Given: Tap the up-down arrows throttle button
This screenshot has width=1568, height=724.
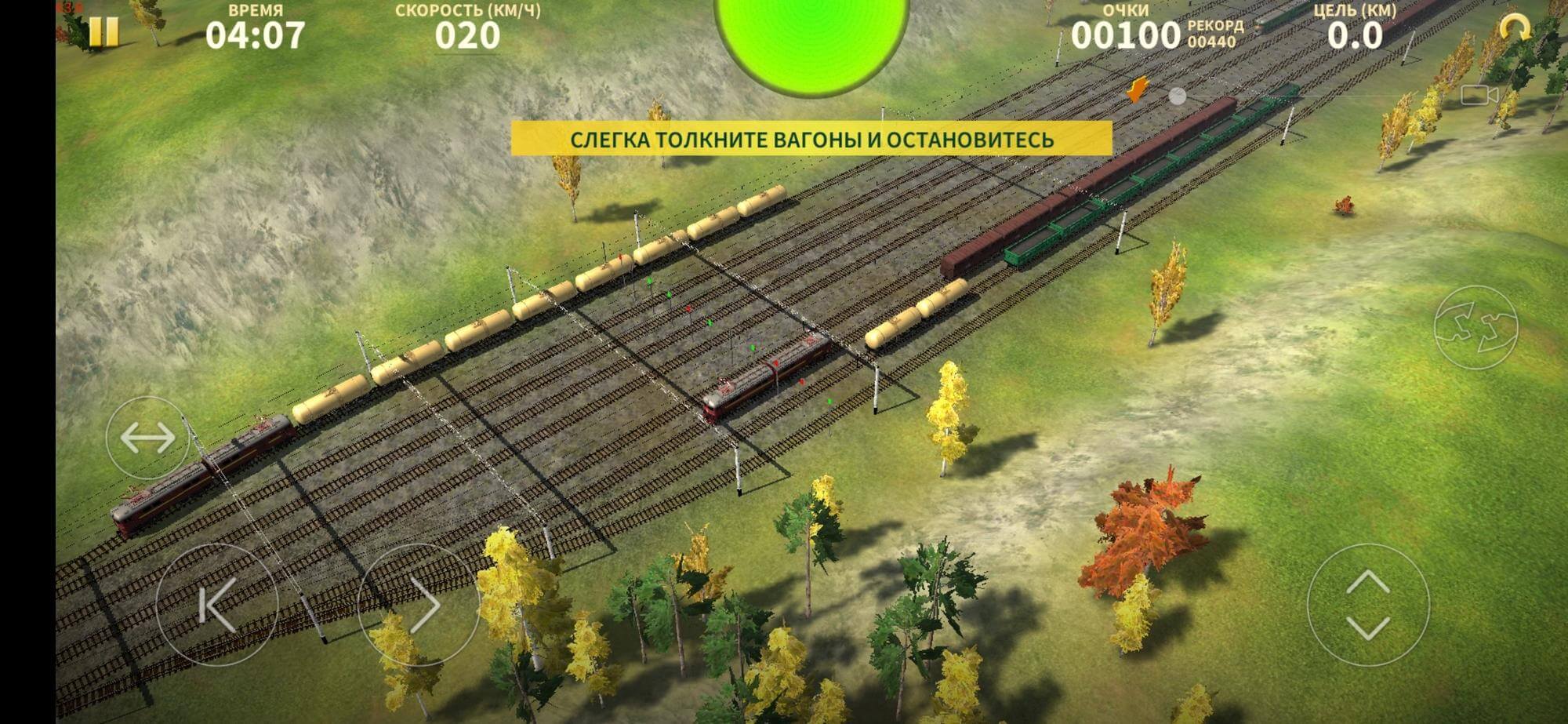Looking at the screenshot, I should 1368,605.
